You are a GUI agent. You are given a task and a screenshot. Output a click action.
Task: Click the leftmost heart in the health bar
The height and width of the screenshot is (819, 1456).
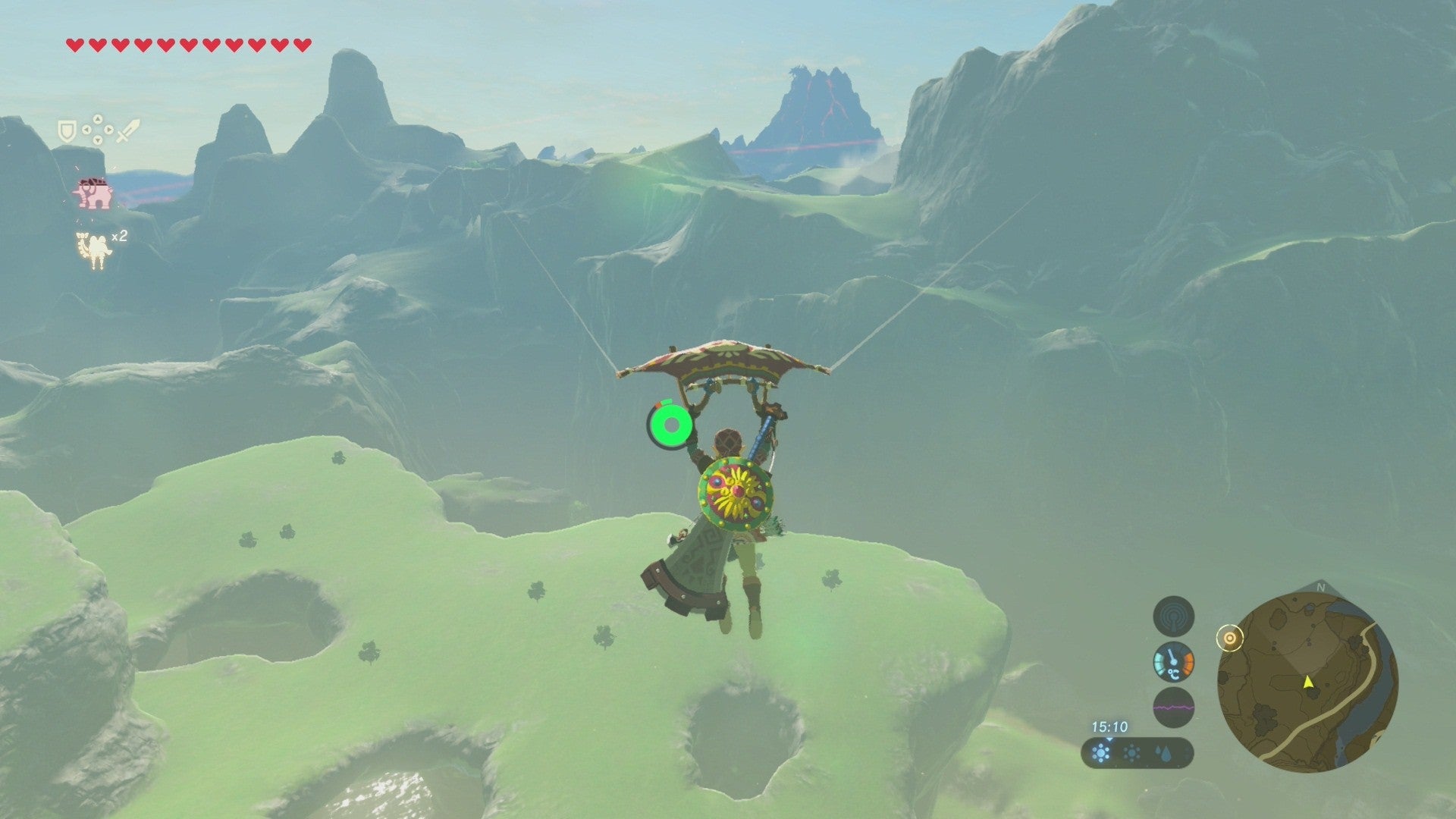click(75, 44)
